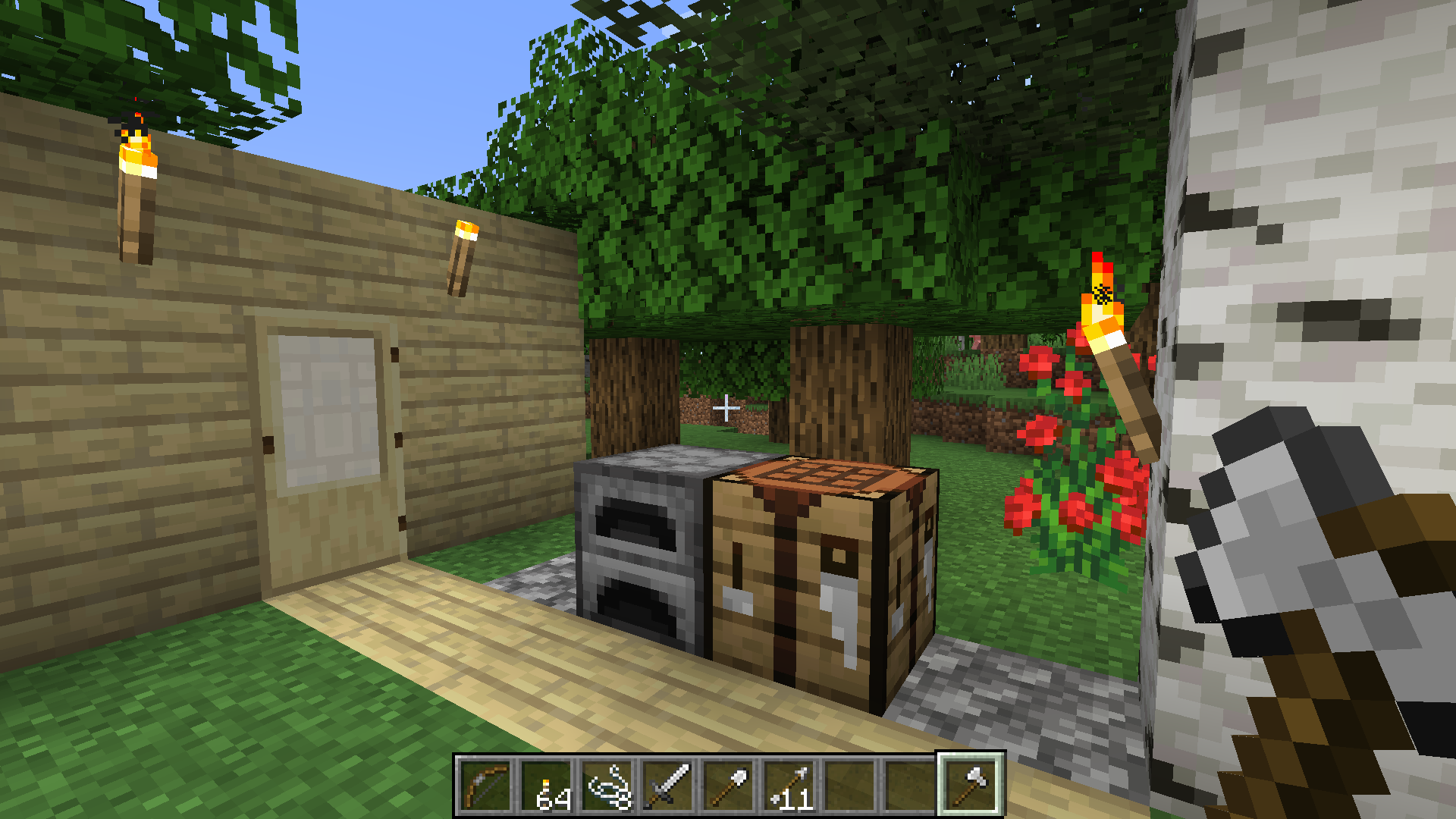
Task: Choose the stack of 64 torches
Action: (x=546, y=786)
